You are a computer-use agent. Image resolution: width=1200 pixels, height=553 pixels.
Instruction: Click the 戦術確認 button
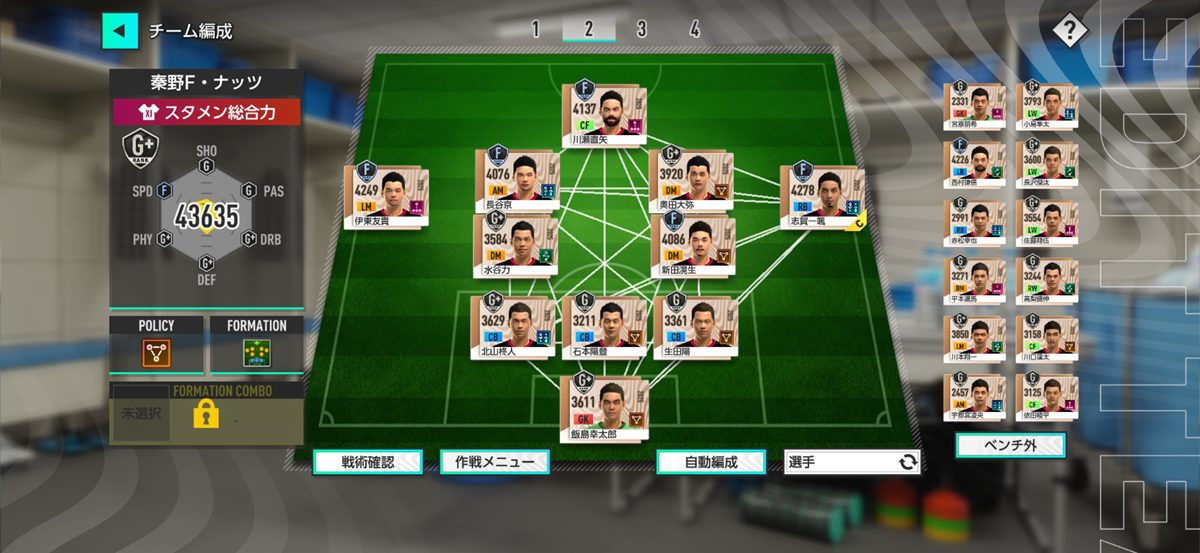(367, 462)
